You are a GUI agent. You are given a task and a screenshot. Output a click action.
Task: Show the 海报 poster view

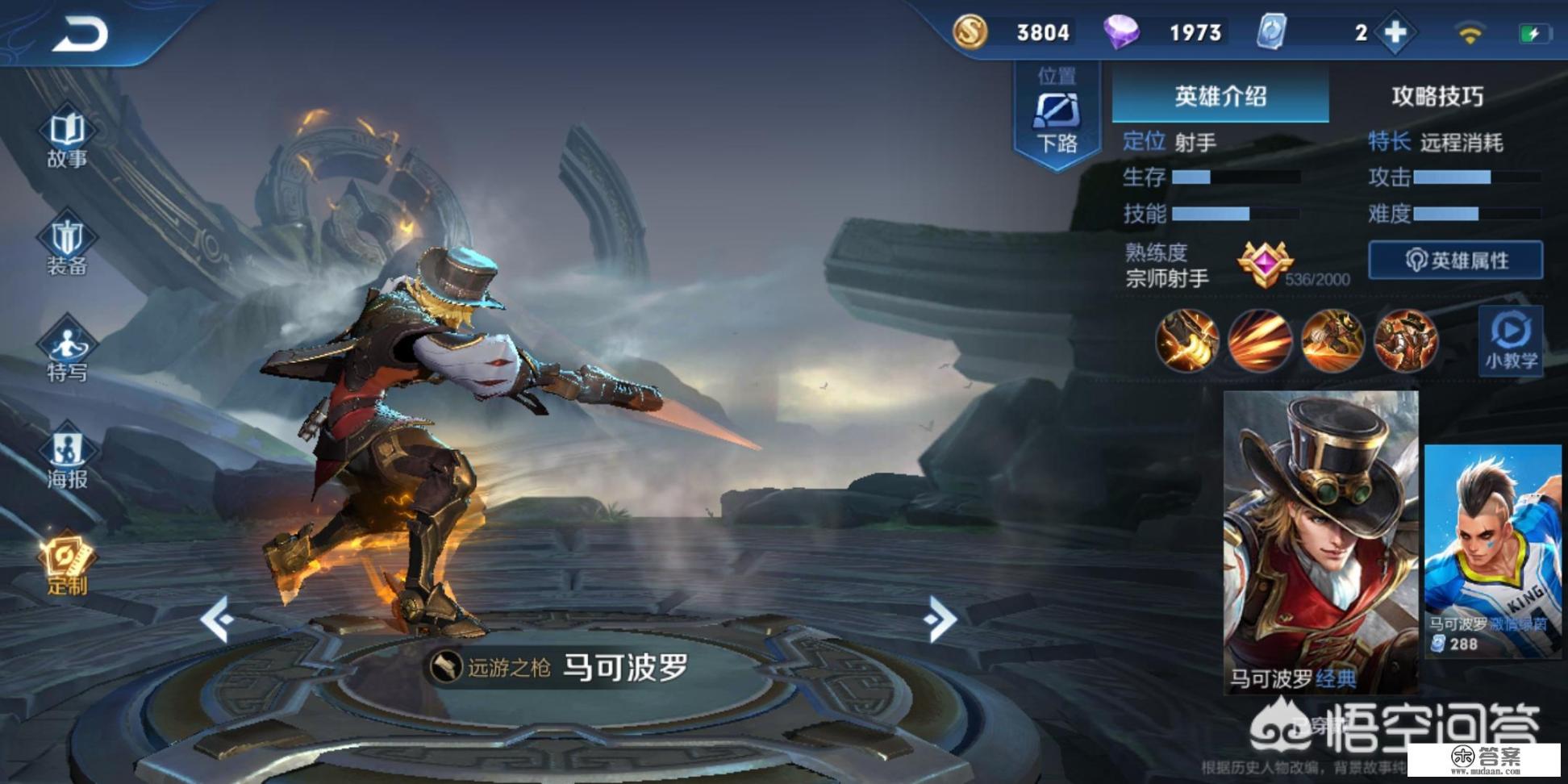pyautogui.click(x=67, y=459)
